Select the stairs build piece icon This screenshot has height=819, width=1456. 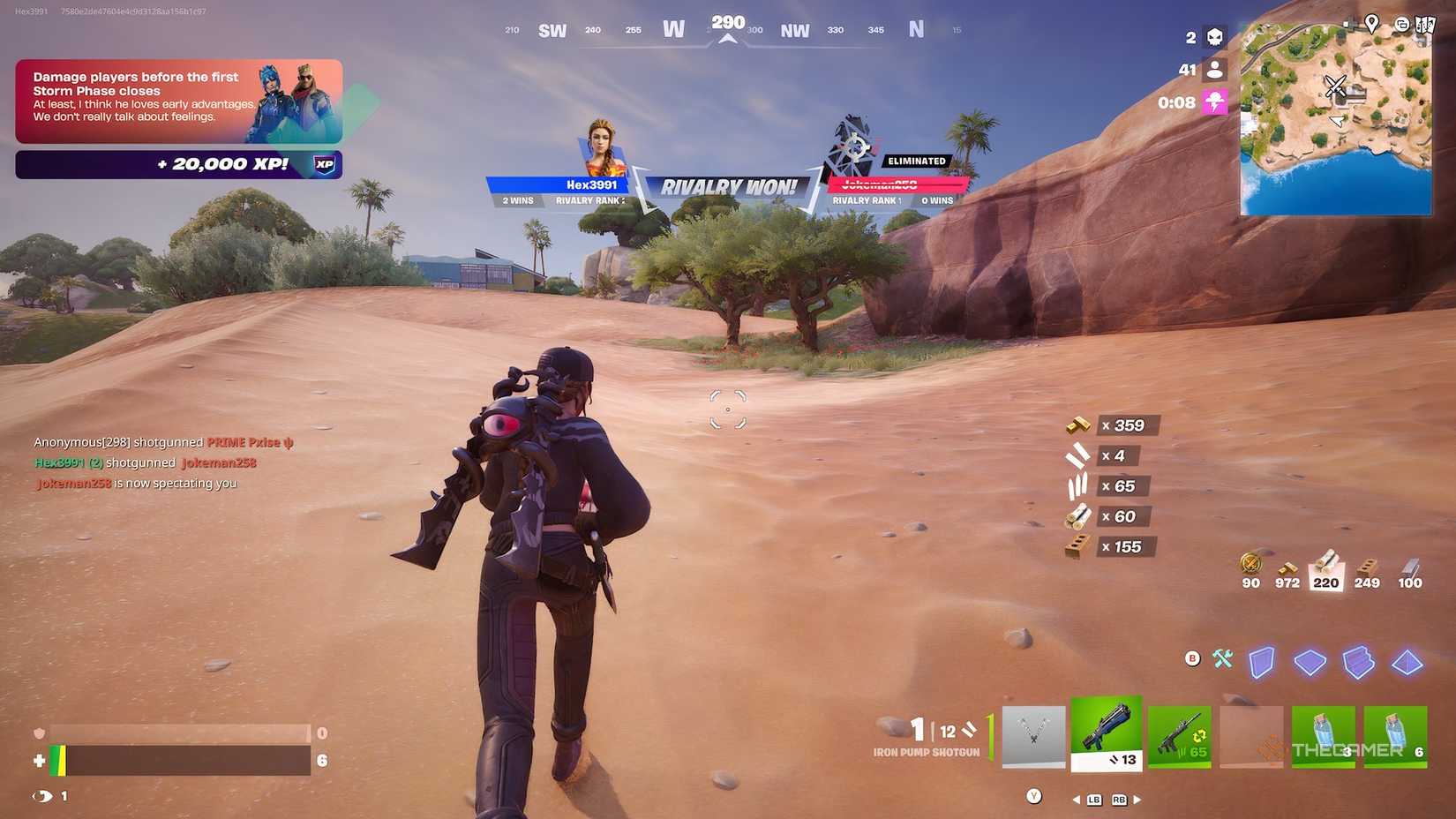pos(1357,660)
